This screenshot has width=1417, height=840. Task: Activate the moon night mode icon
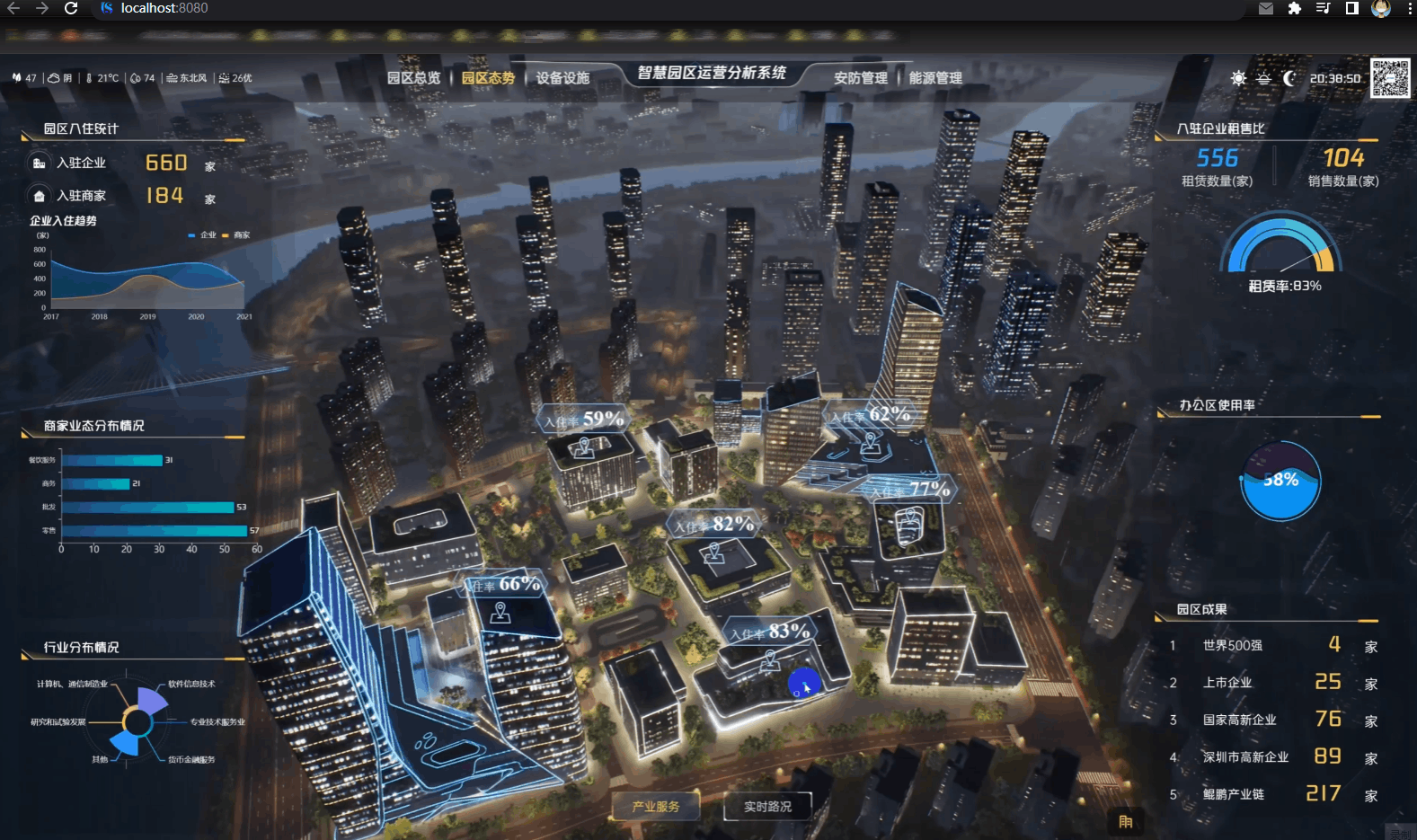[1289, 78]
